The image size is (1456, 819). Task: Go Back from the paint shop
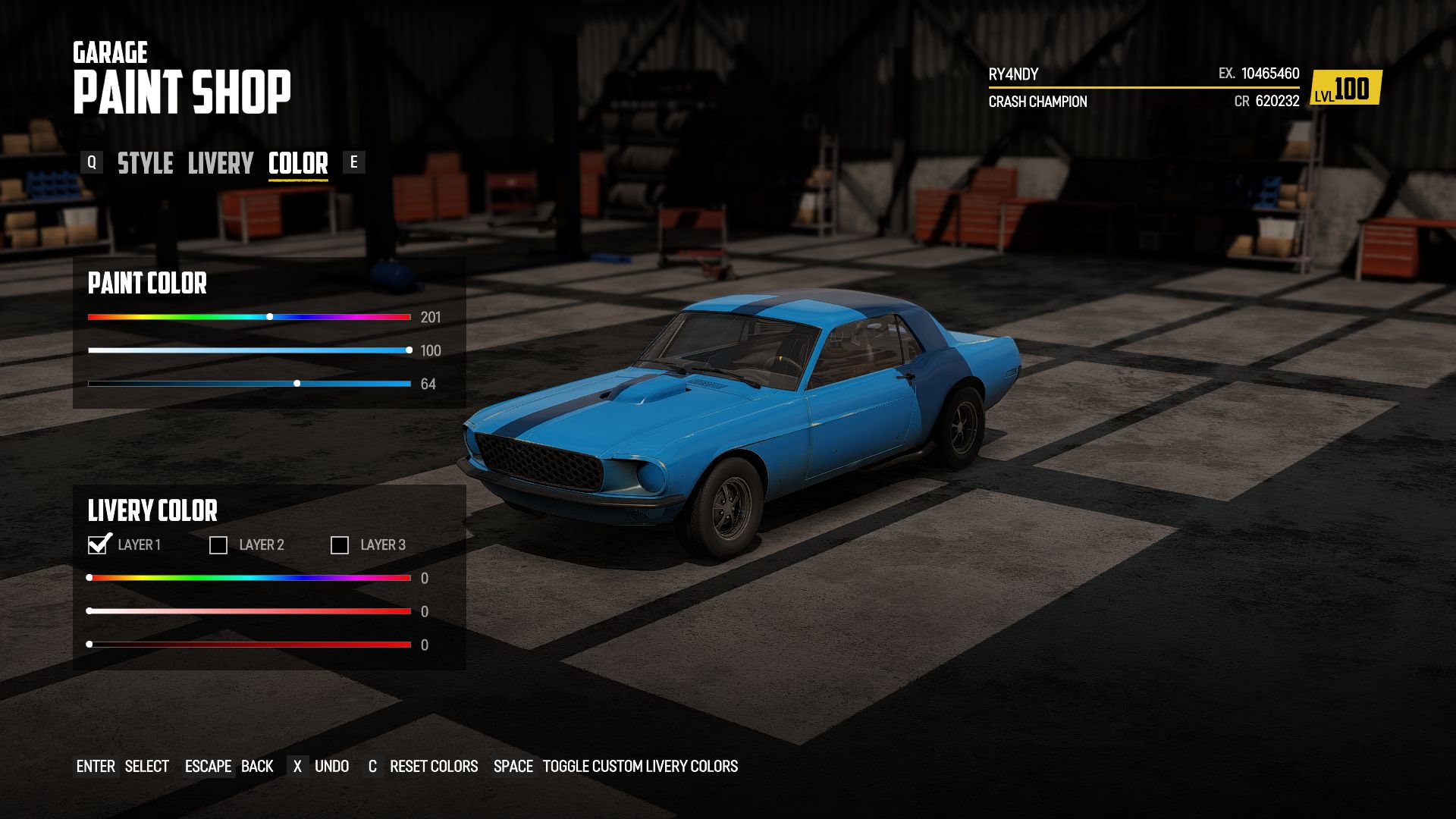pyautogui.click(x=257, y=767)
